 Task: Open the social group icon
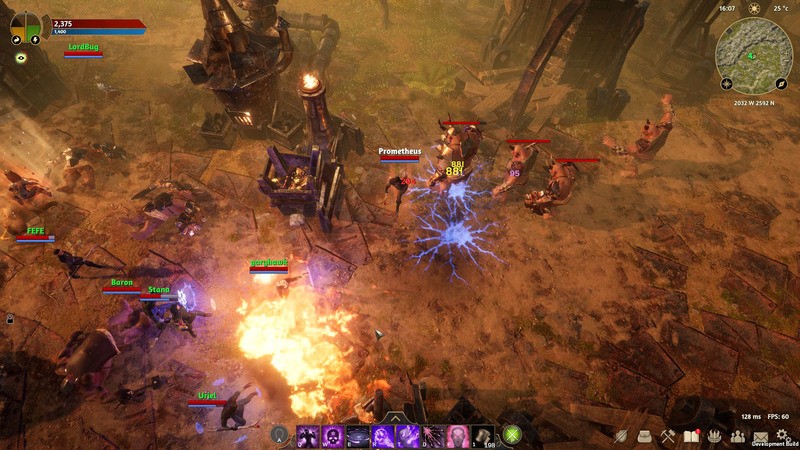point(738,436)
